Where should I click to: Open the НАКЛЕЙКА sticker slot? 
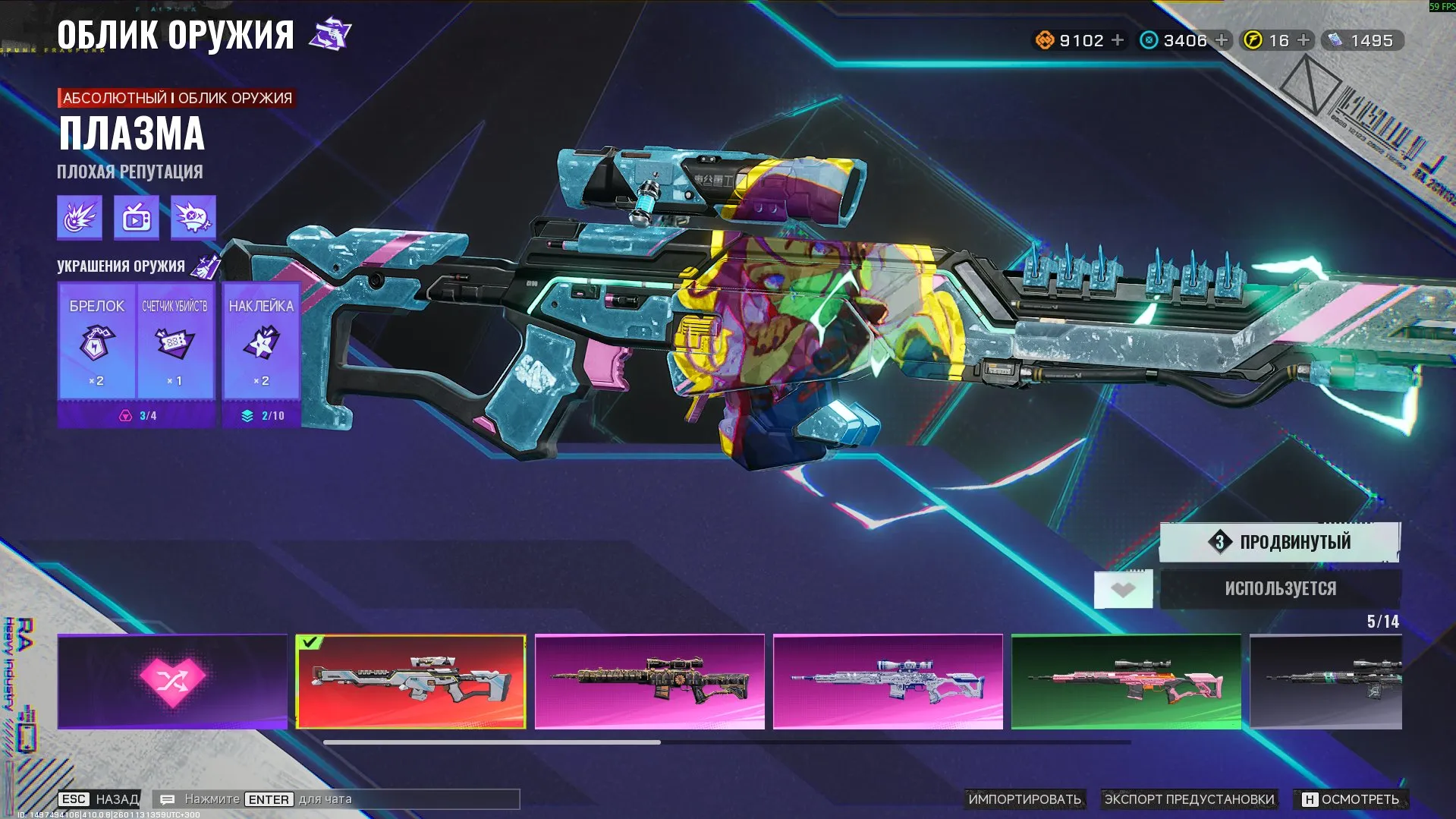[261, 345]
